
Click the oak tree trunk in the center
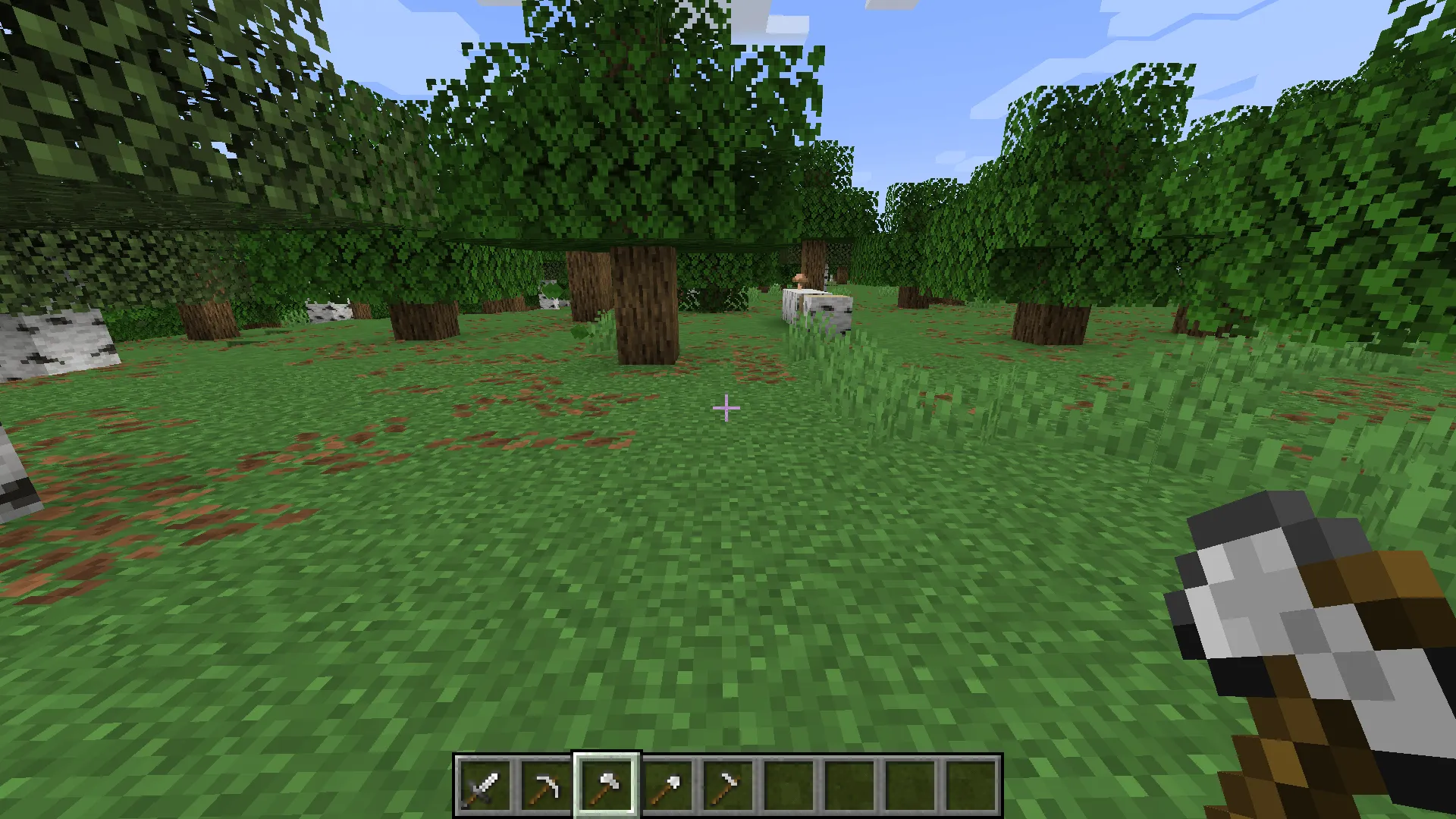click(643, 303)
